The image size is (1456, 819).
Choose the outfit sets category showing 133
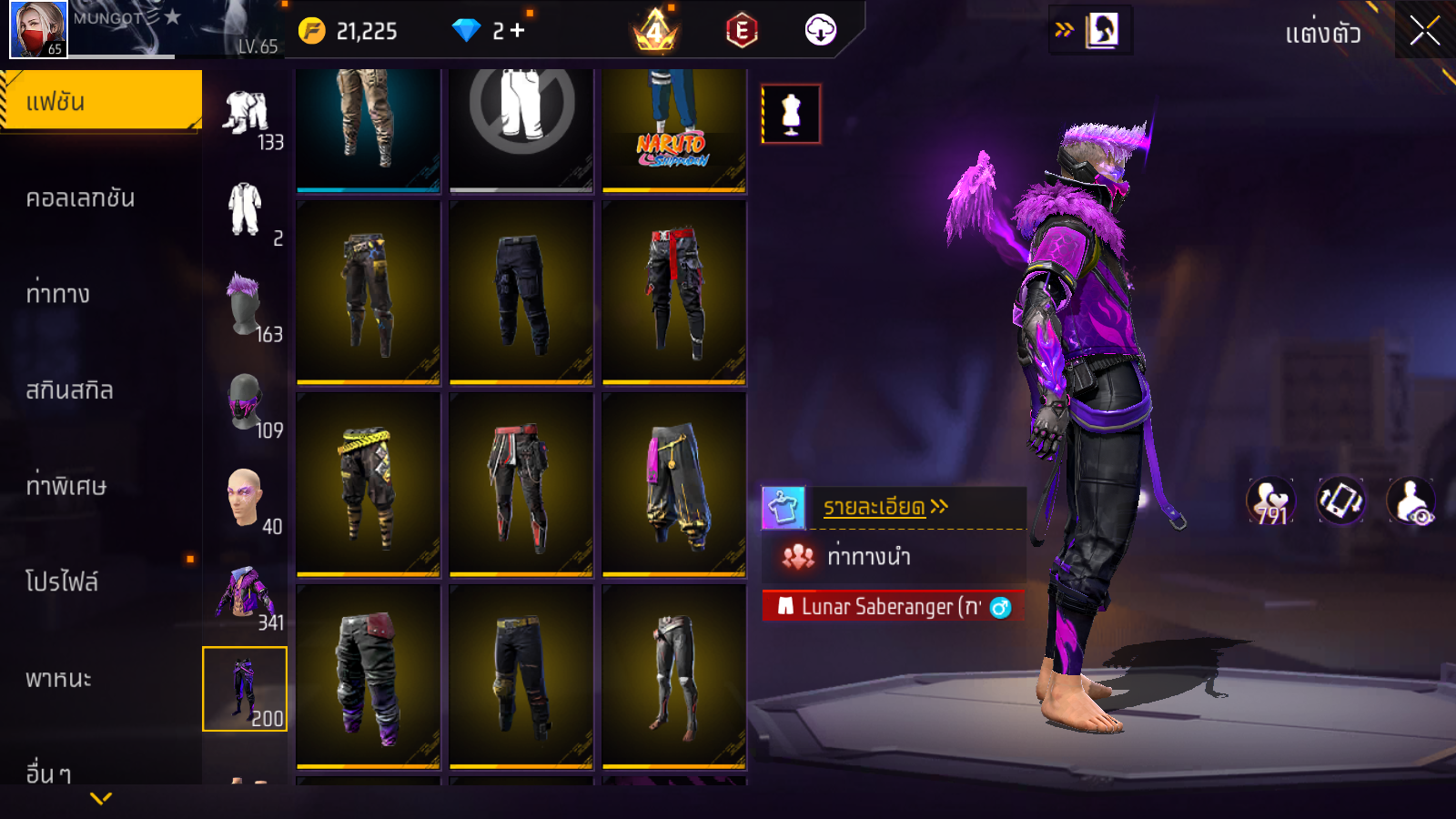point(248,116)
